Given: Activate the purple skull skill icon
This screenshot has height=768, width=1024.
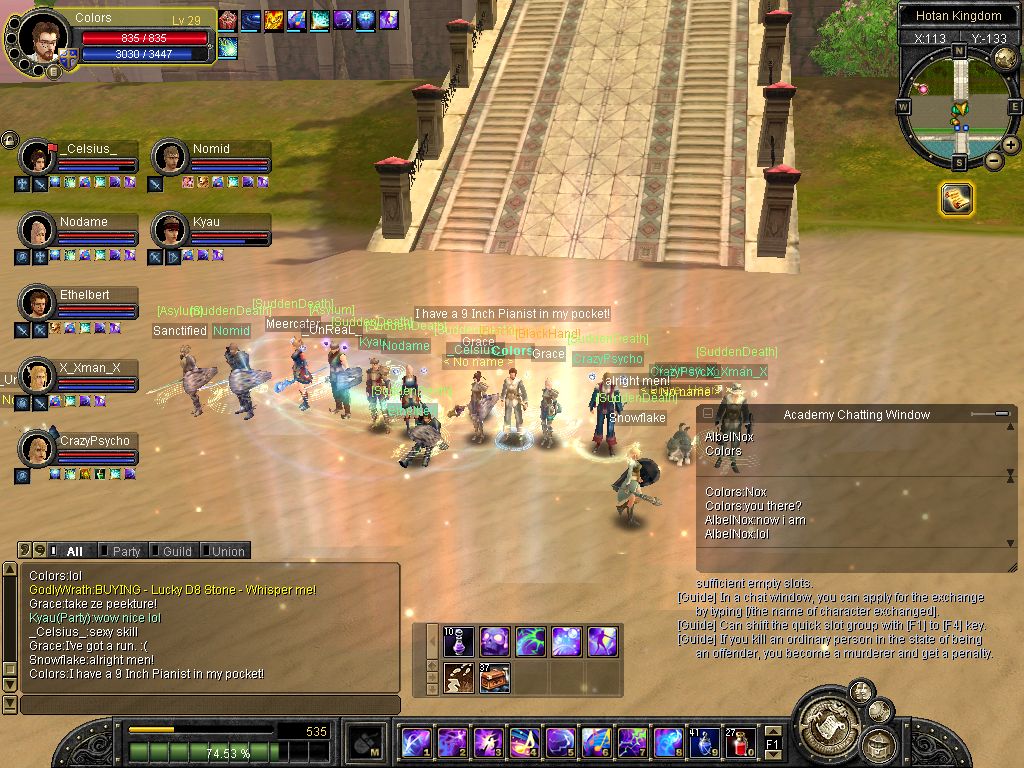Looking at the screenshot, I should [494, 641].
